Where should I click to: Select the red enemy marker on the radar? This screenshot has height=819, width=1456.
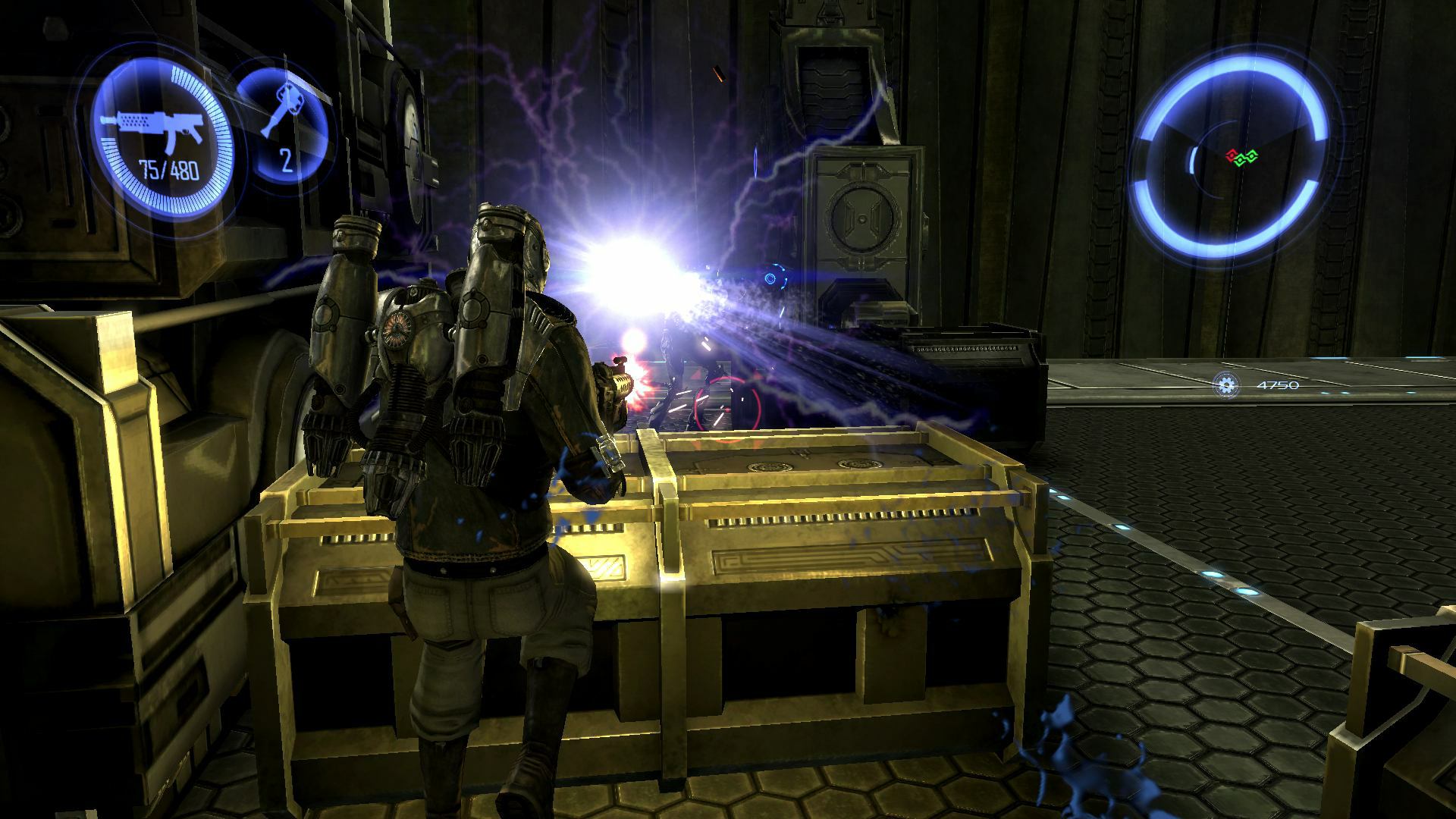point(1232,155)
